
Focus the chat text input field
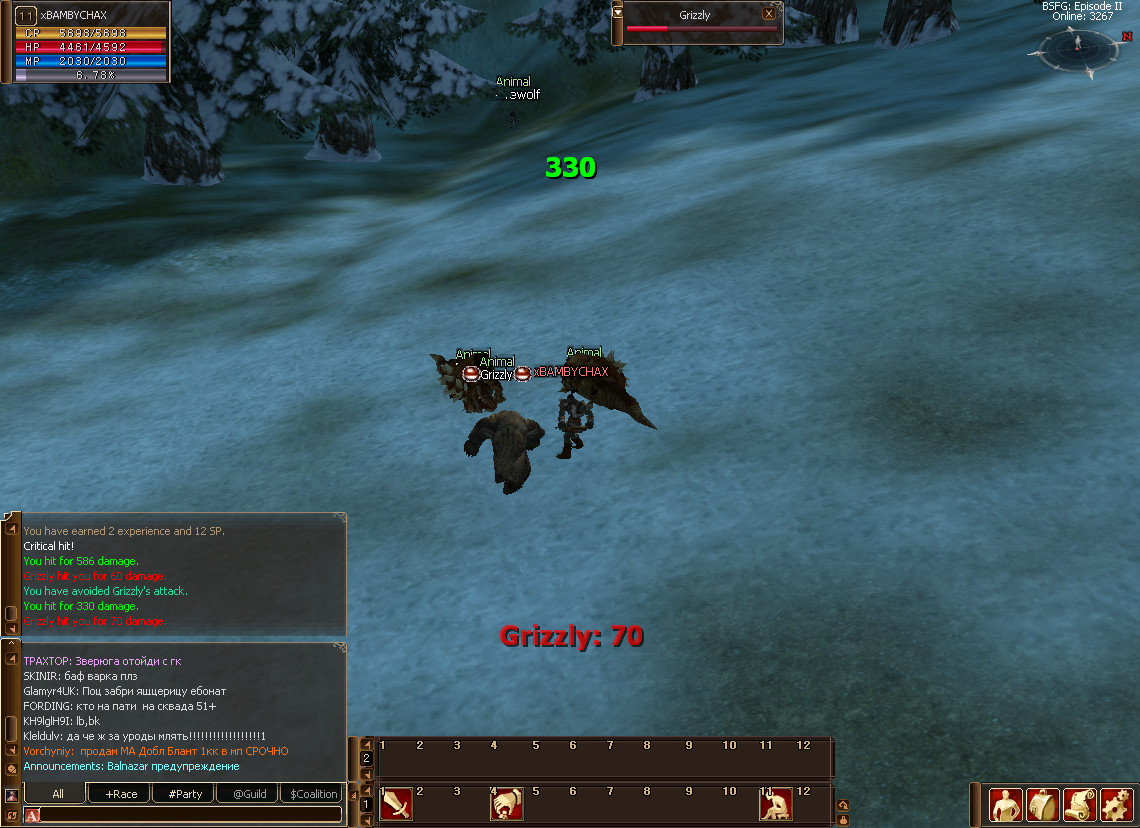(x=190, y=815)
